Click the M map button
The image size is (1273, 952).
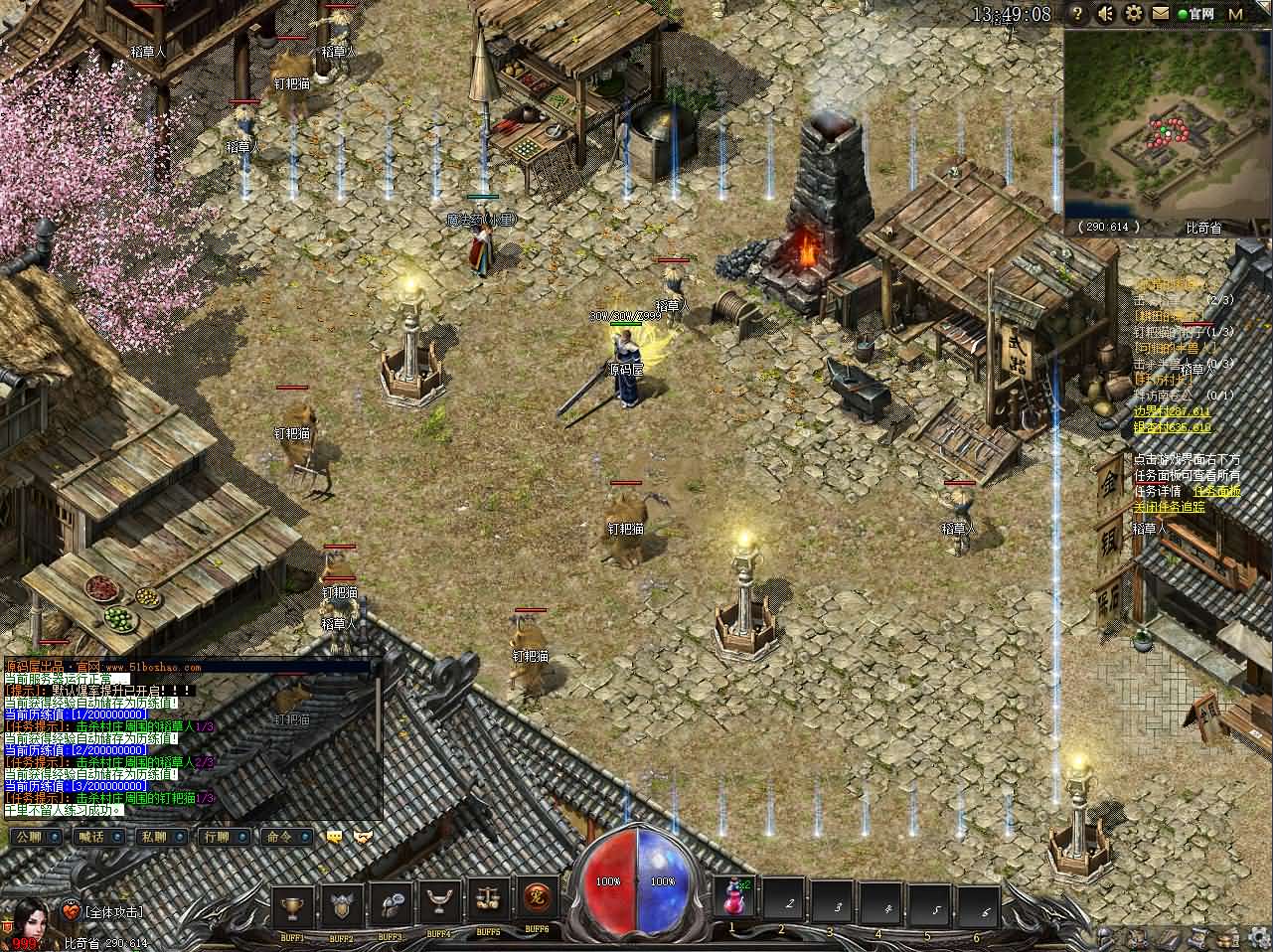click(x=1235, y=14)
